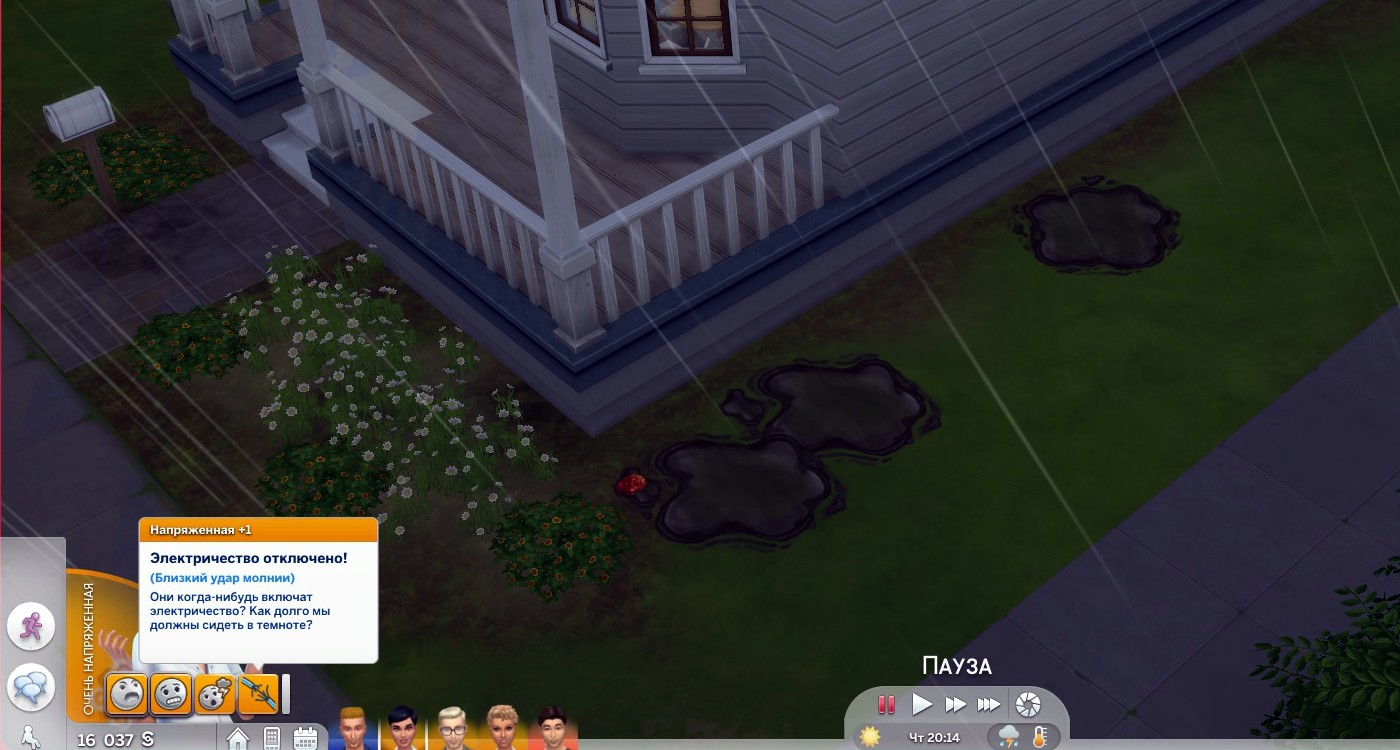Set game speed to double fast-forward
1400x750 pixels.
tap(956, 705)
